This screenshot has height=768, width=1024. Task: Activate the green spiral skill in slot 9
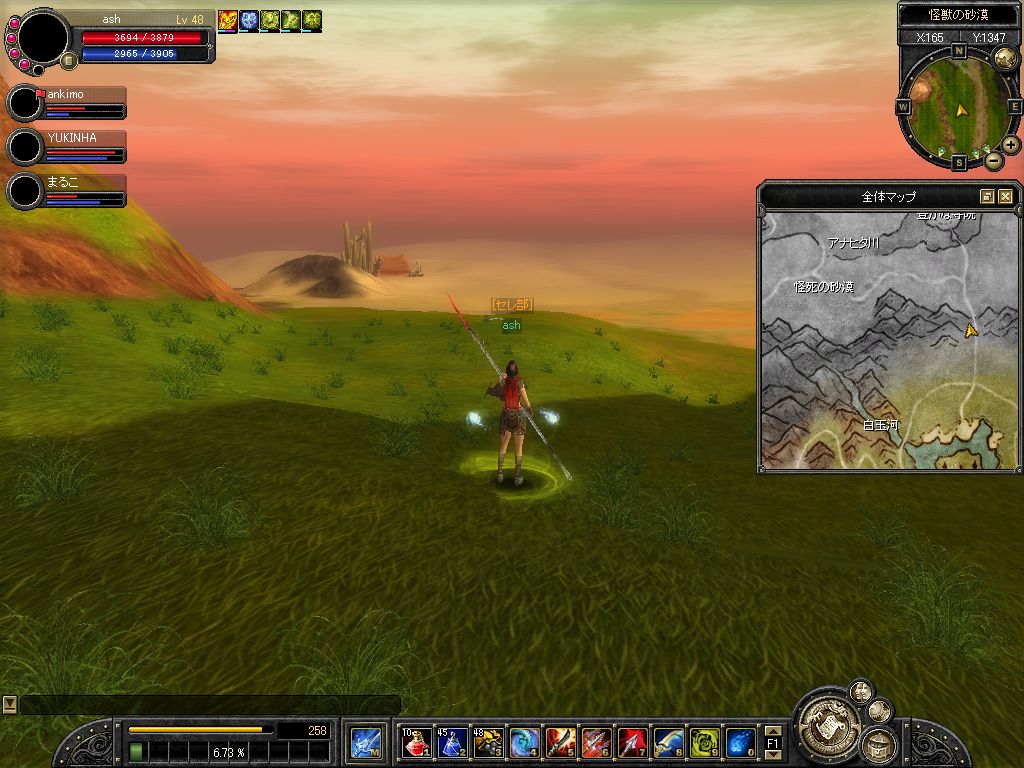coord(705,743)
